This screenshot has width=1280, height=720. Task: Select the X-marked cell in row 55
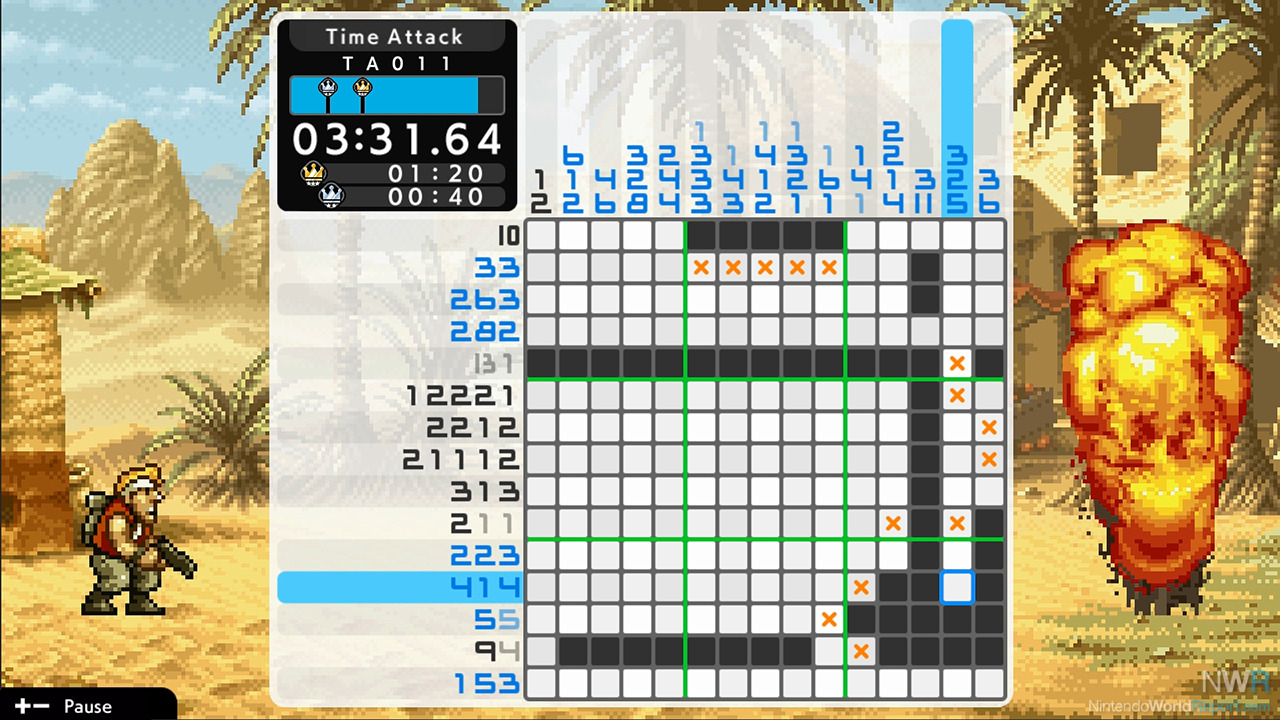click(829, 619)
